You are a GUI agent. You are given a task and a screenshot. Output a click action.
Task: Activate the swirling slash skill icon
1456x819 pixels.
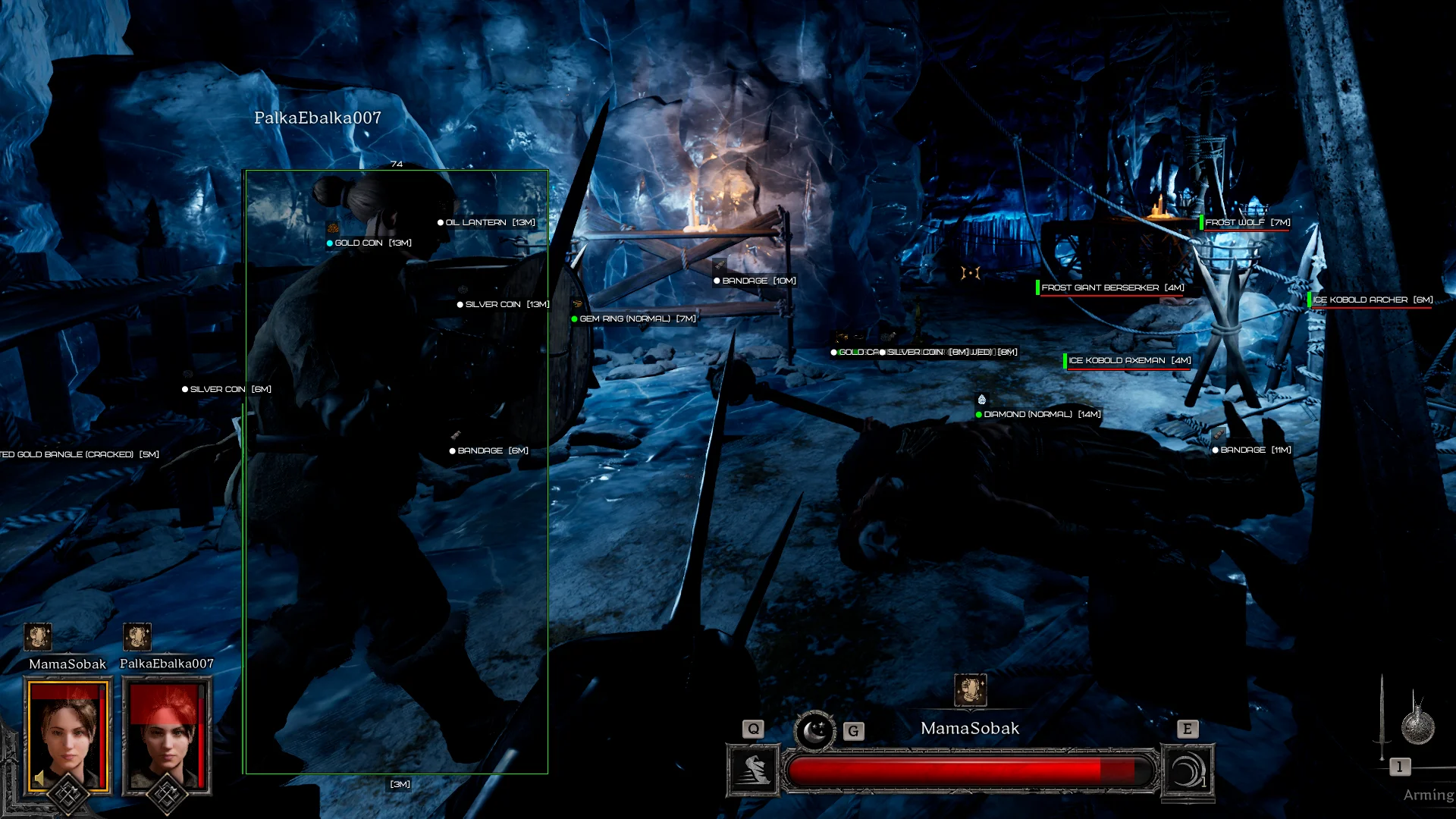click(1188, 770)
